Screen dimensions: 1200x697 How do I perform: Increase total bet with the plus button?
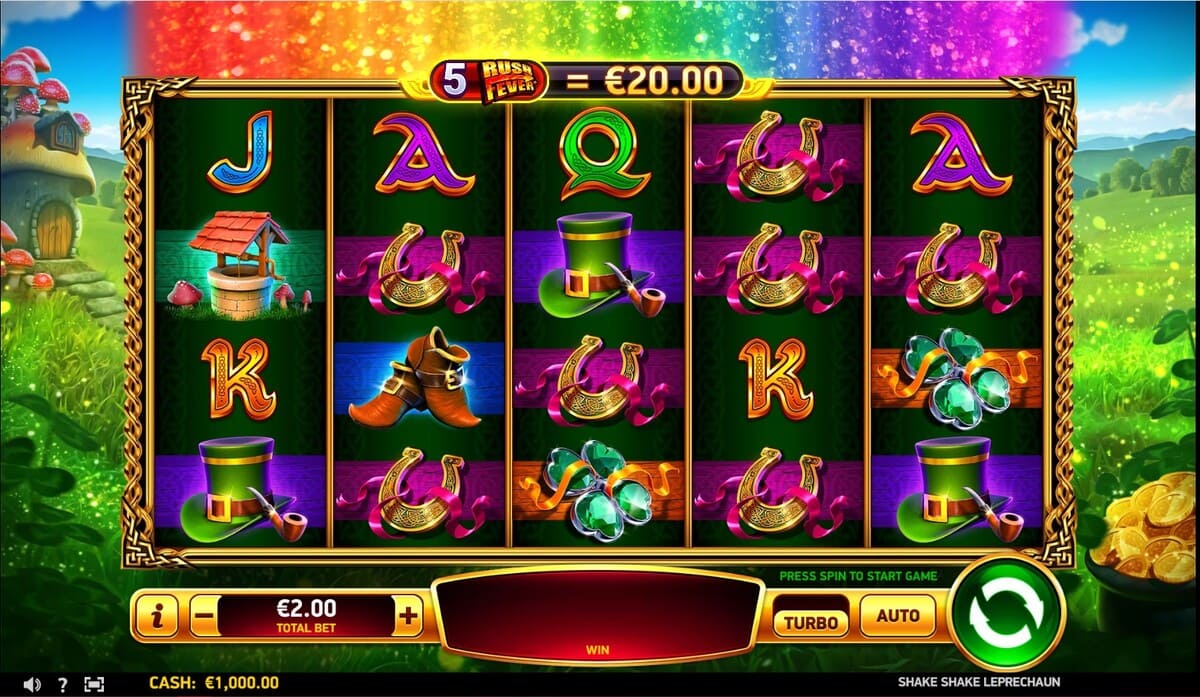tap(408, 617)
